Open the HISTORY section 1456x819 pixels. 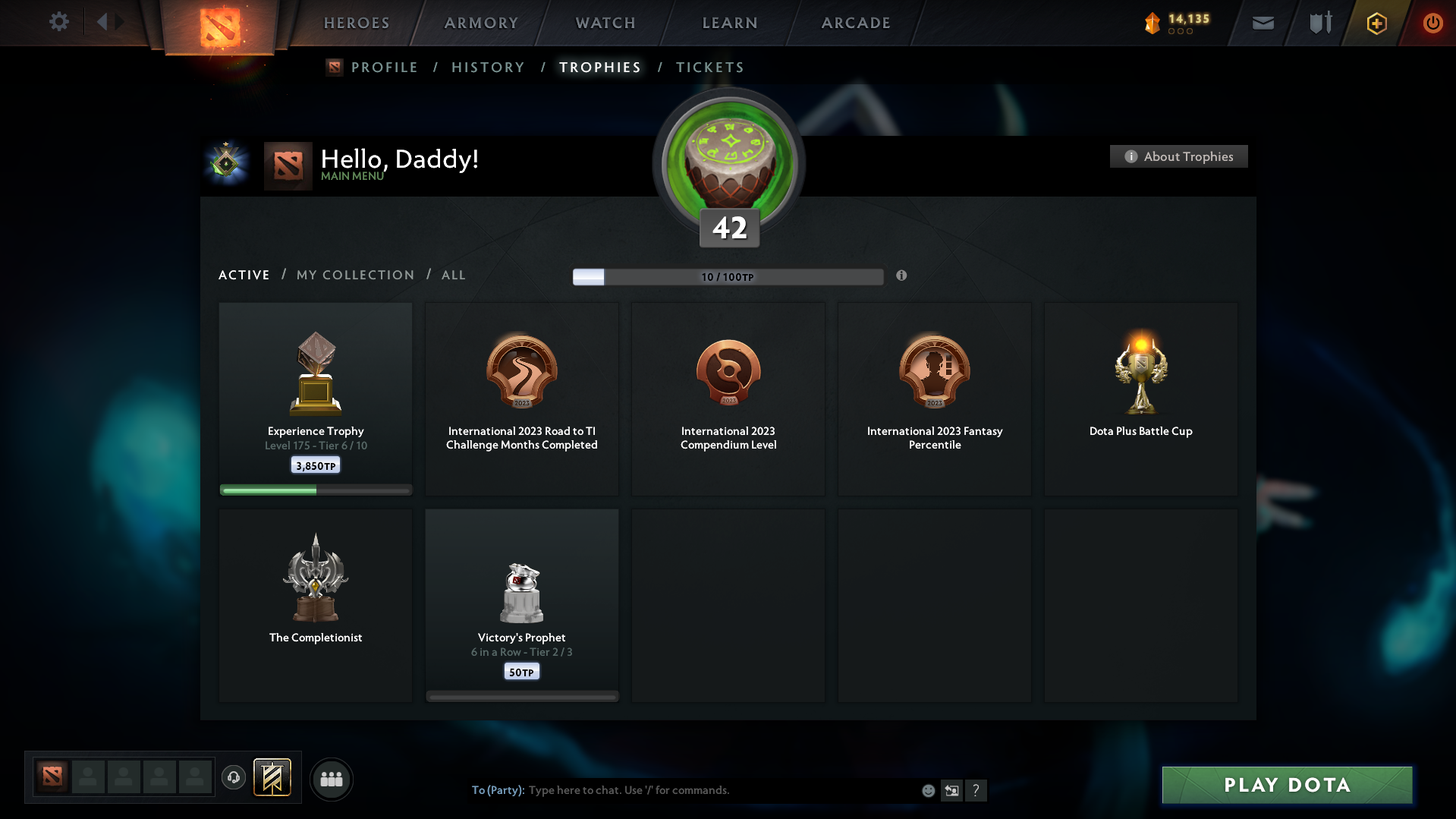(487, 68)
